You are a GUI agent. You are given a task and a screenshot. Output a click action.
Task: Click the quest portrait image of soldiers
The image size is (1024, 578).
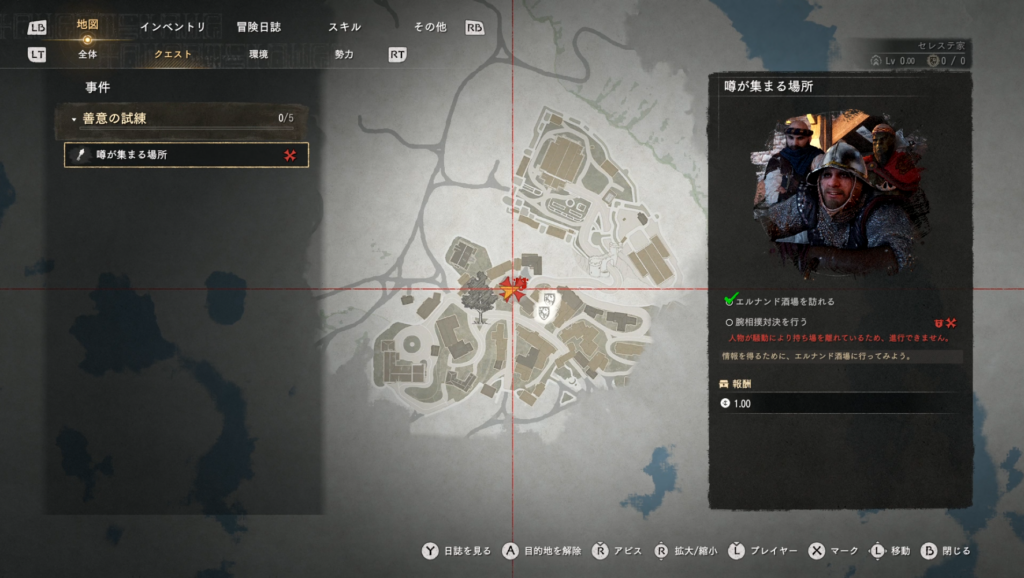[840, 192]
